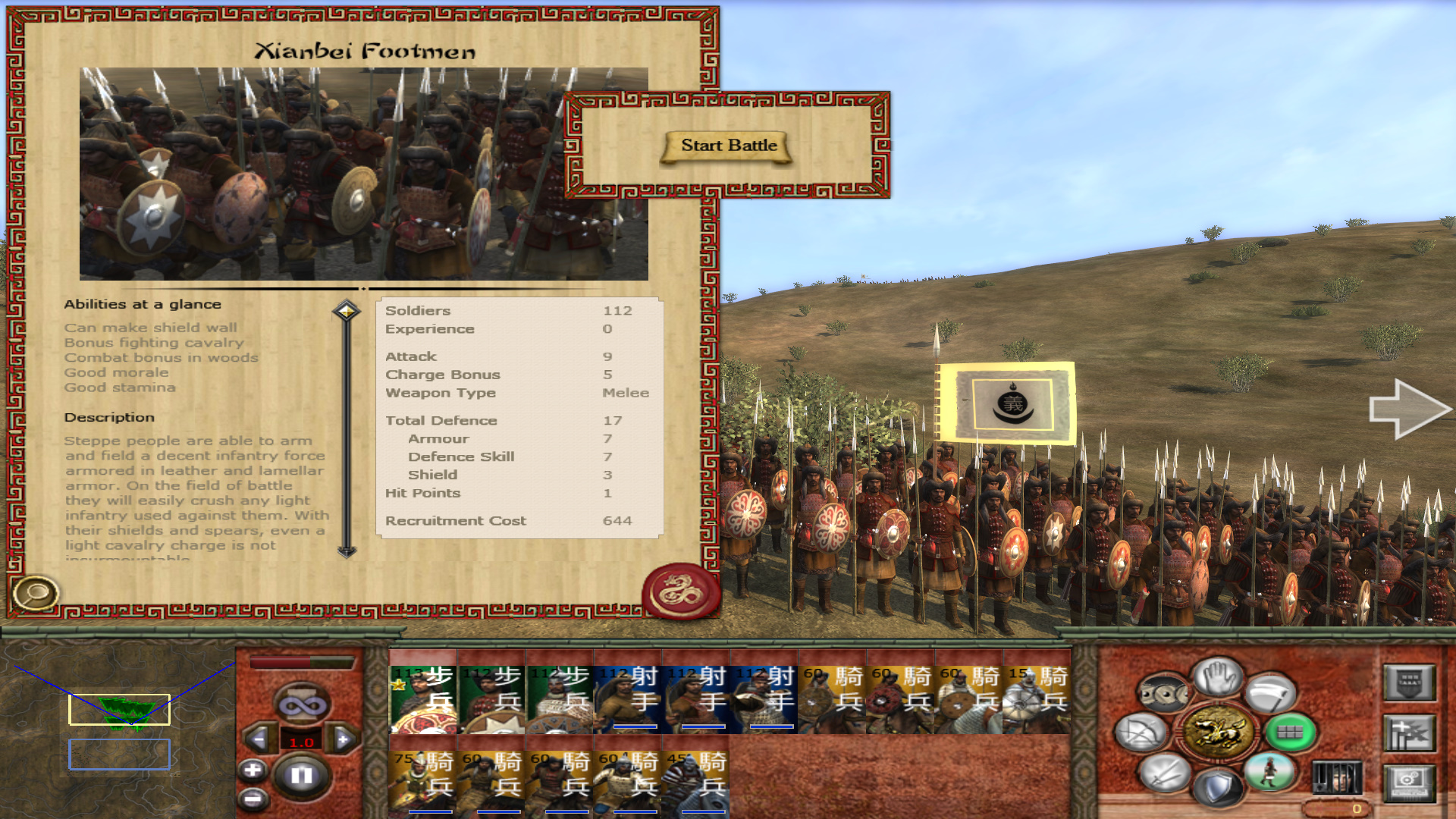
Task: Increase the game speed with the right arrow
Action: click(x=343, y=739)
